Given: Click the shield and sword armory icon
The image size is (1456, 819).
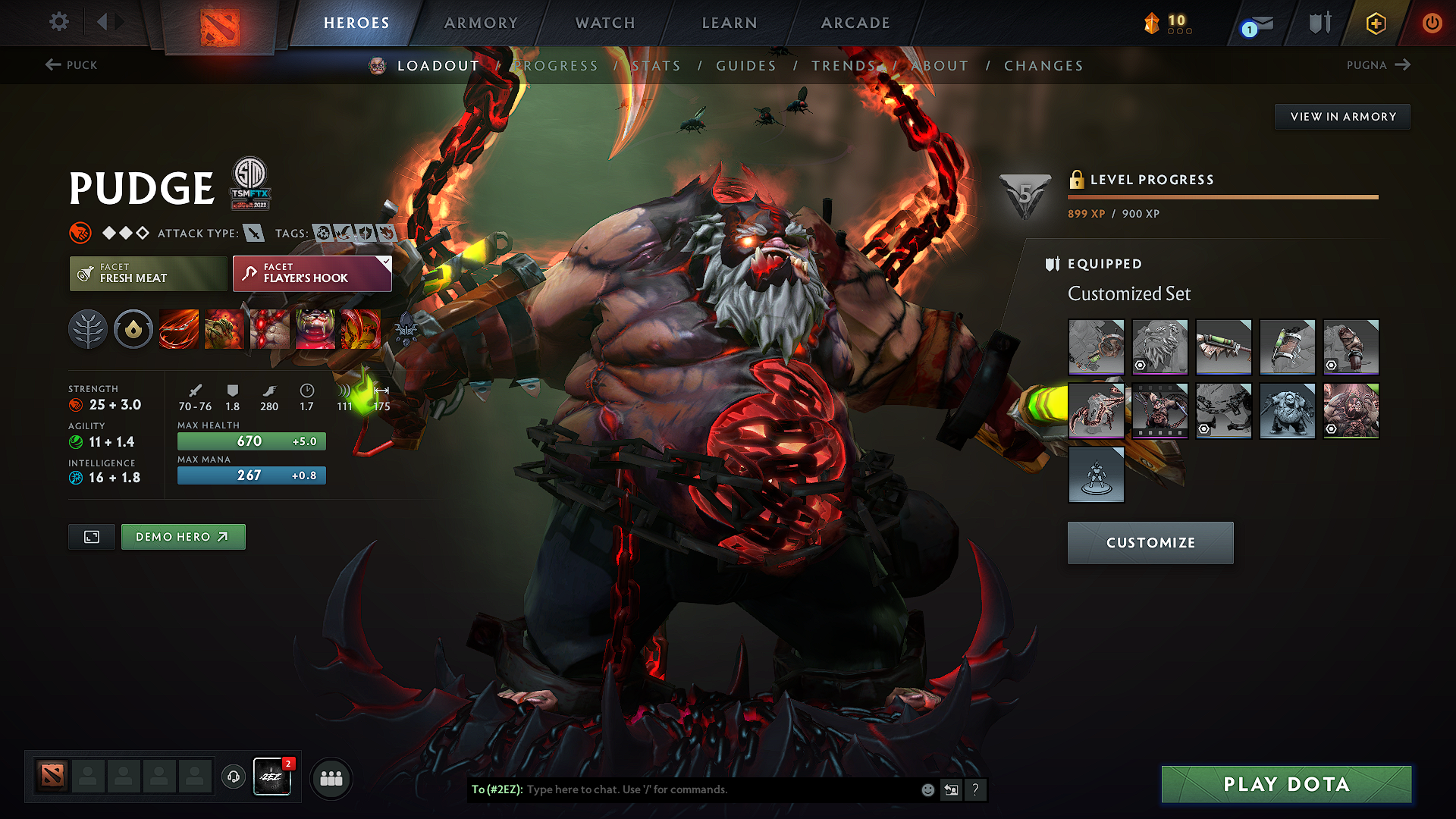Looking at the screenshot, I should pos(1319,23).
